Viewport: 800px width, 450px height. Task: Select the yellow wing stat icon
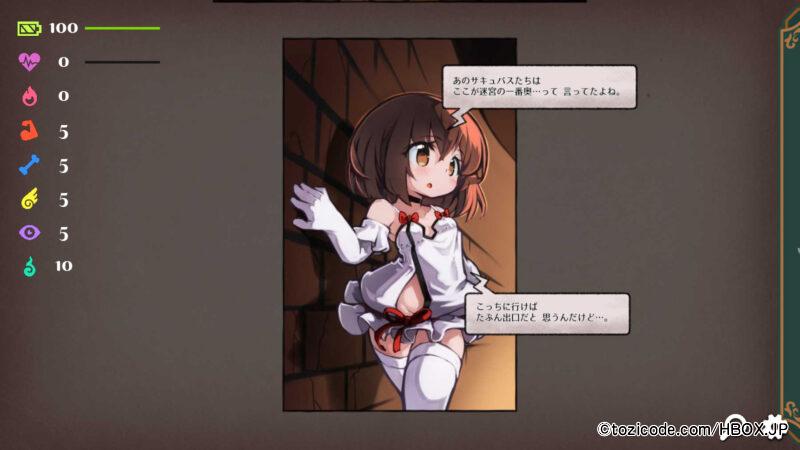pos(28,200)
